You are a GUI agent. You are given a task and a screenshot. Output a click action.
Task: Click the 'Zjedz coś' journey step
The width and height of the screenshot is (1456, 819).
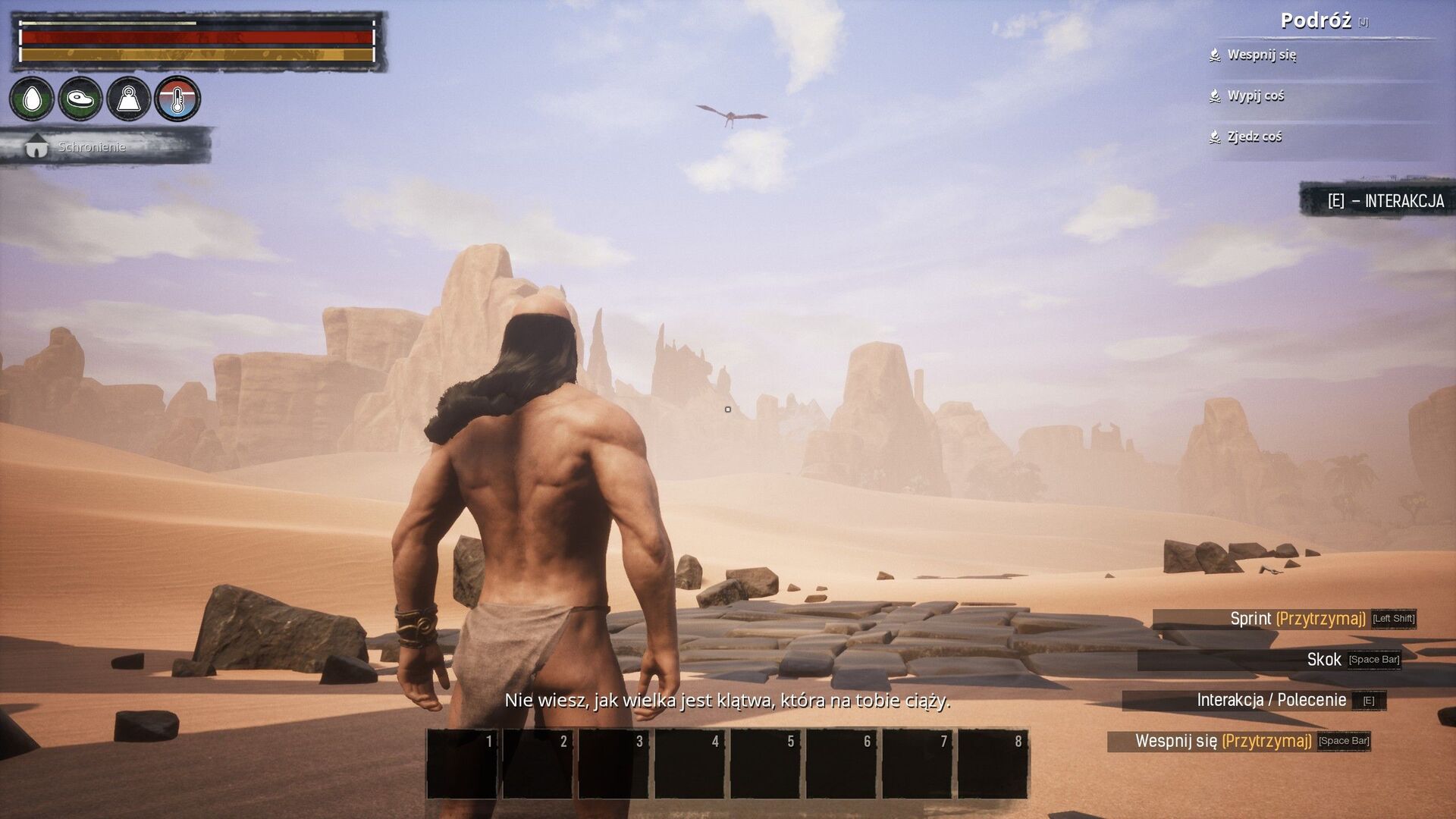[x=1254, y=136]
